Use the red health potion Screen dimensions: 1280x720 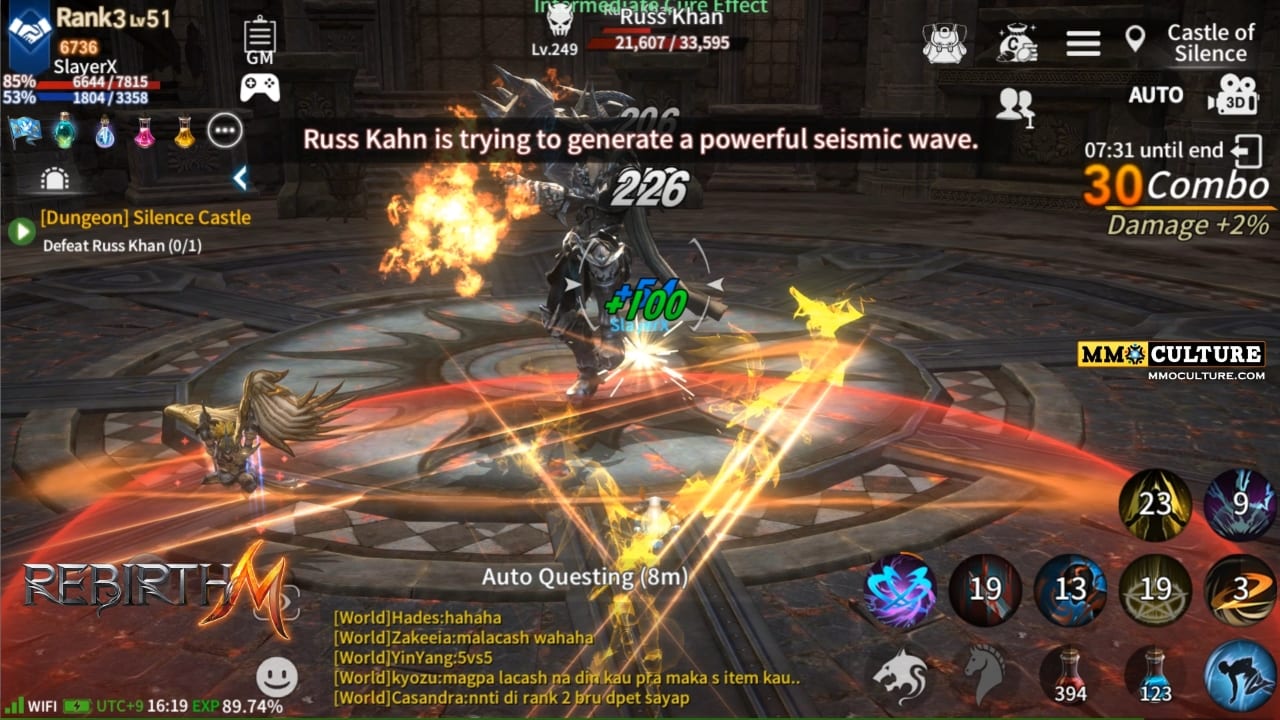(x=1071, y=674)
